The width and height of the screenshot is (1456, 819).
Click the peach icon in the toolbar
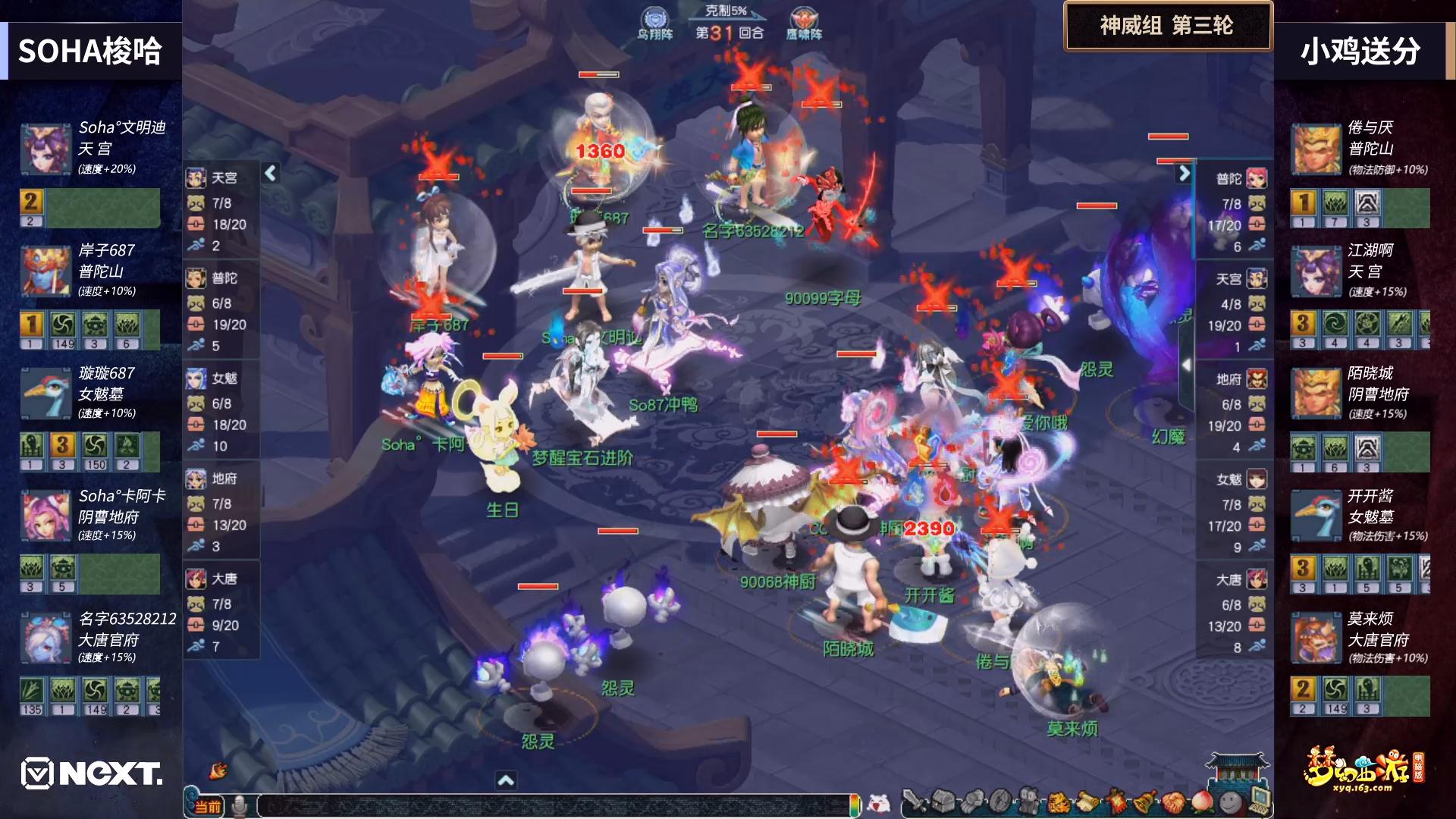coord(1202,801)
